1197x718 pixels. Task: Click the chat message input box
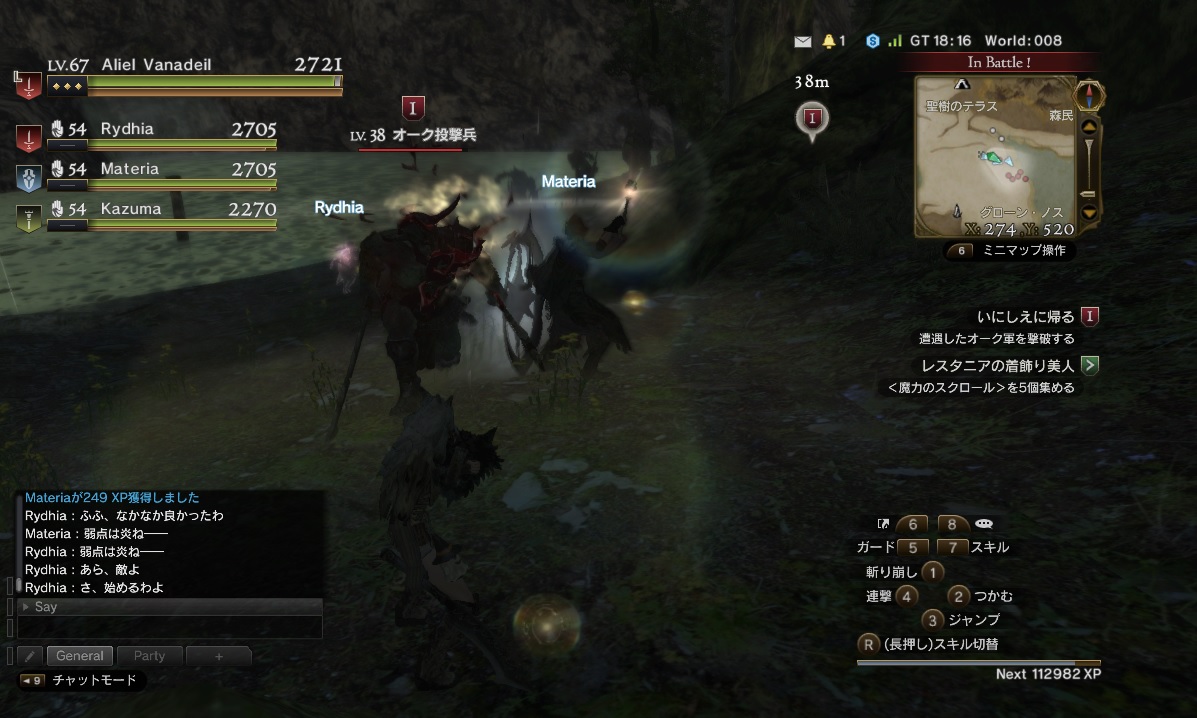click(170, 627)
